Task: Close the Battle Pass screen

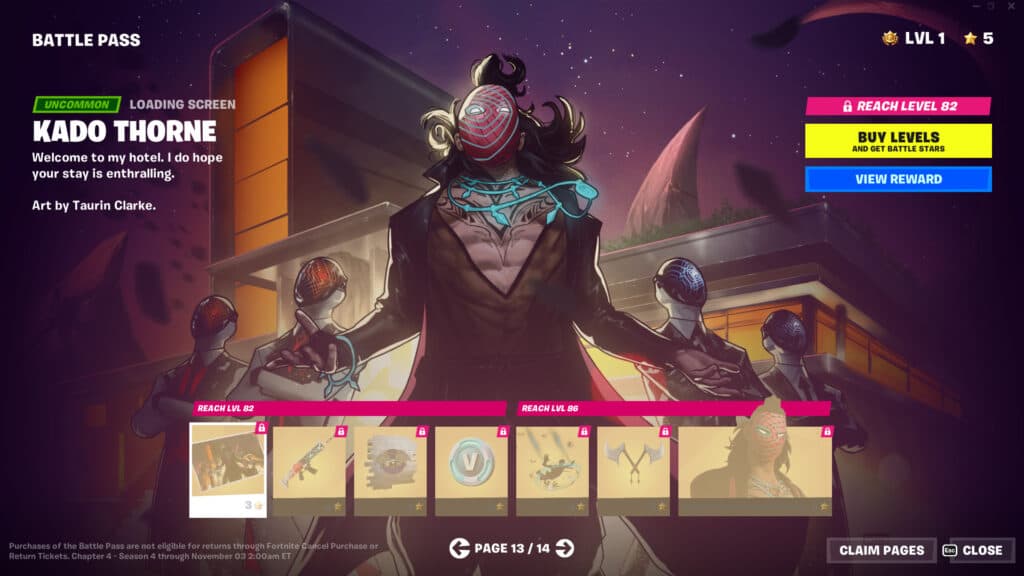Action: coord(975,550)
